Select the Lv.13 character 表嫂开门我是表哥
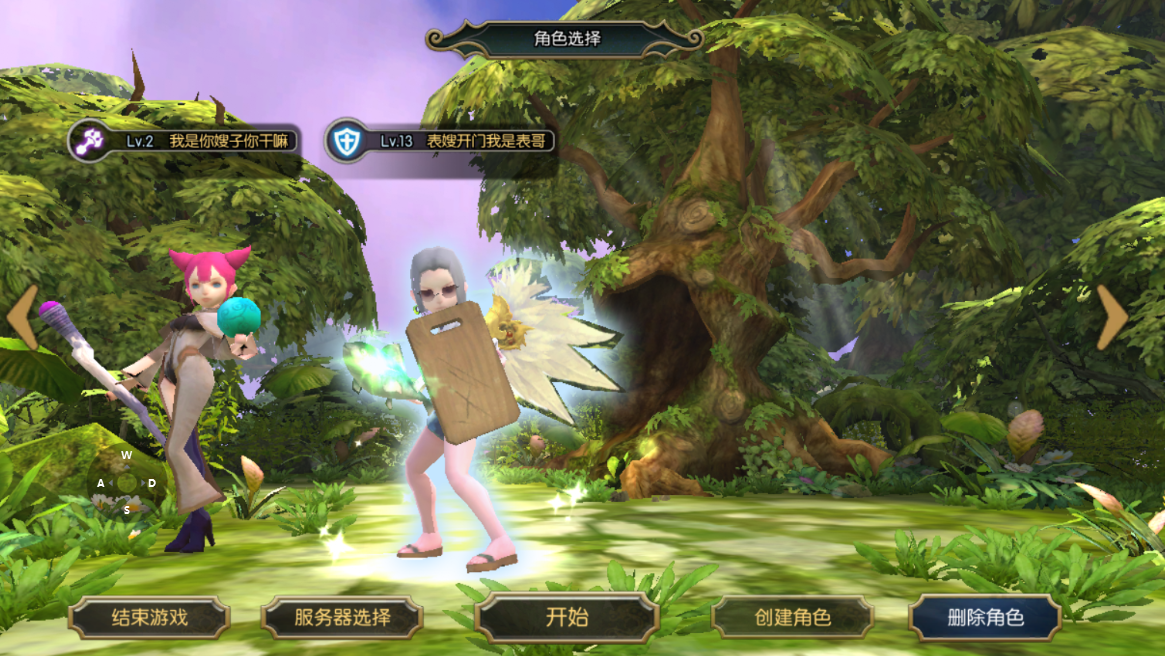 click(x=442, y=141)
